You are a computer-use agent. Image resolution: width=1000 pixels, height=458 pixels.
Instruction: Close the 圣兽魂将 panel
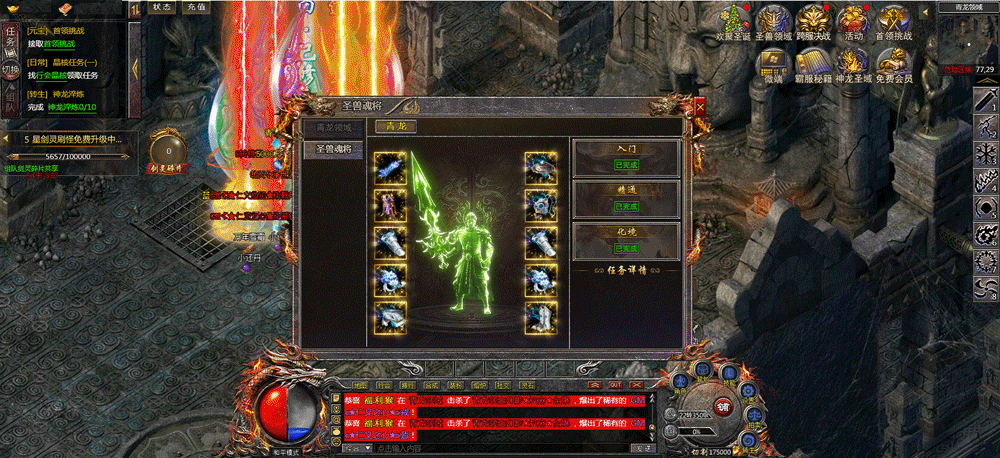(x=700, y=103)
